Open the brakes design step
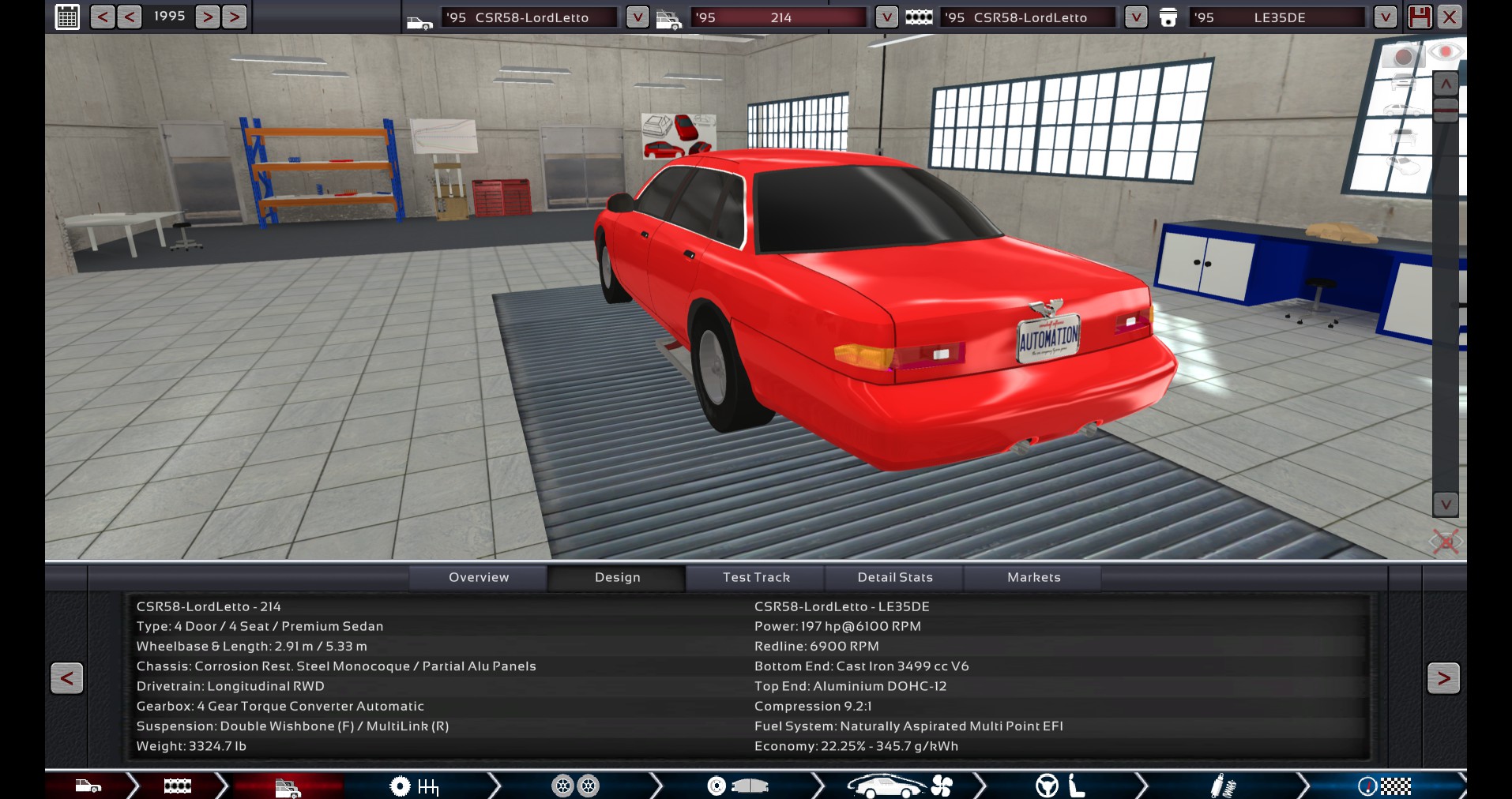 click(x=737, y=786)
